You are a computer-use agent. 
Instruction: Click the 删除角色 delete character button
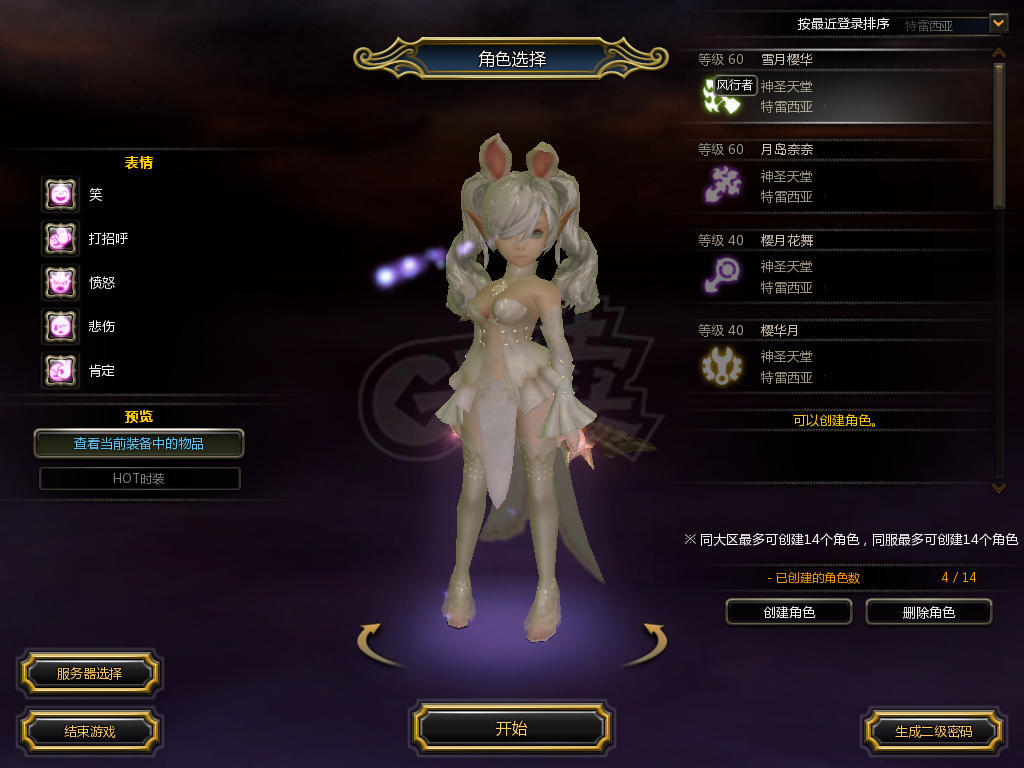pos(928,612)
